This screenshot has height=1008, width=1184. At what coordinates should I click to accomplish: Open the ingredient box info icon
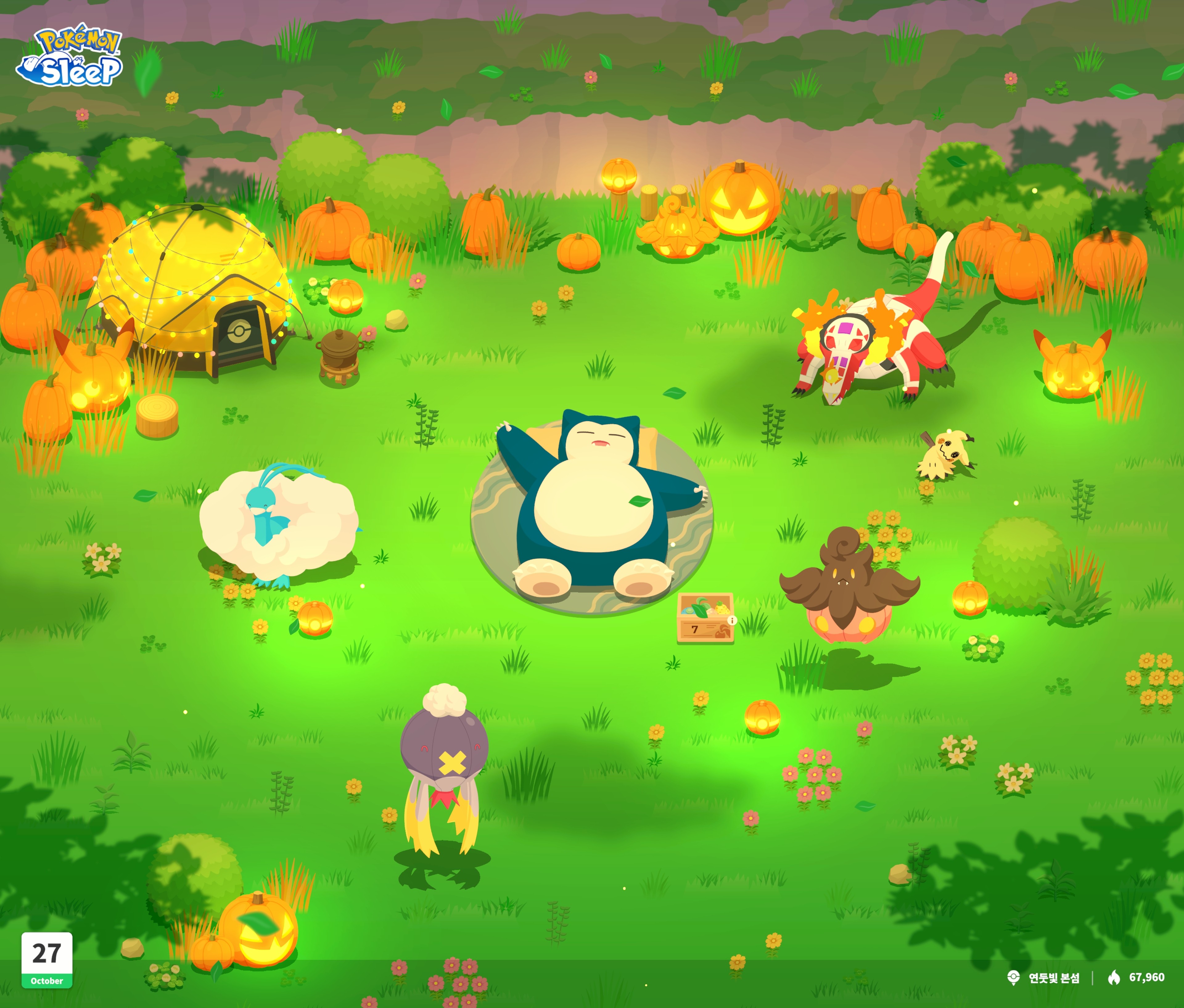coord(732,620)
